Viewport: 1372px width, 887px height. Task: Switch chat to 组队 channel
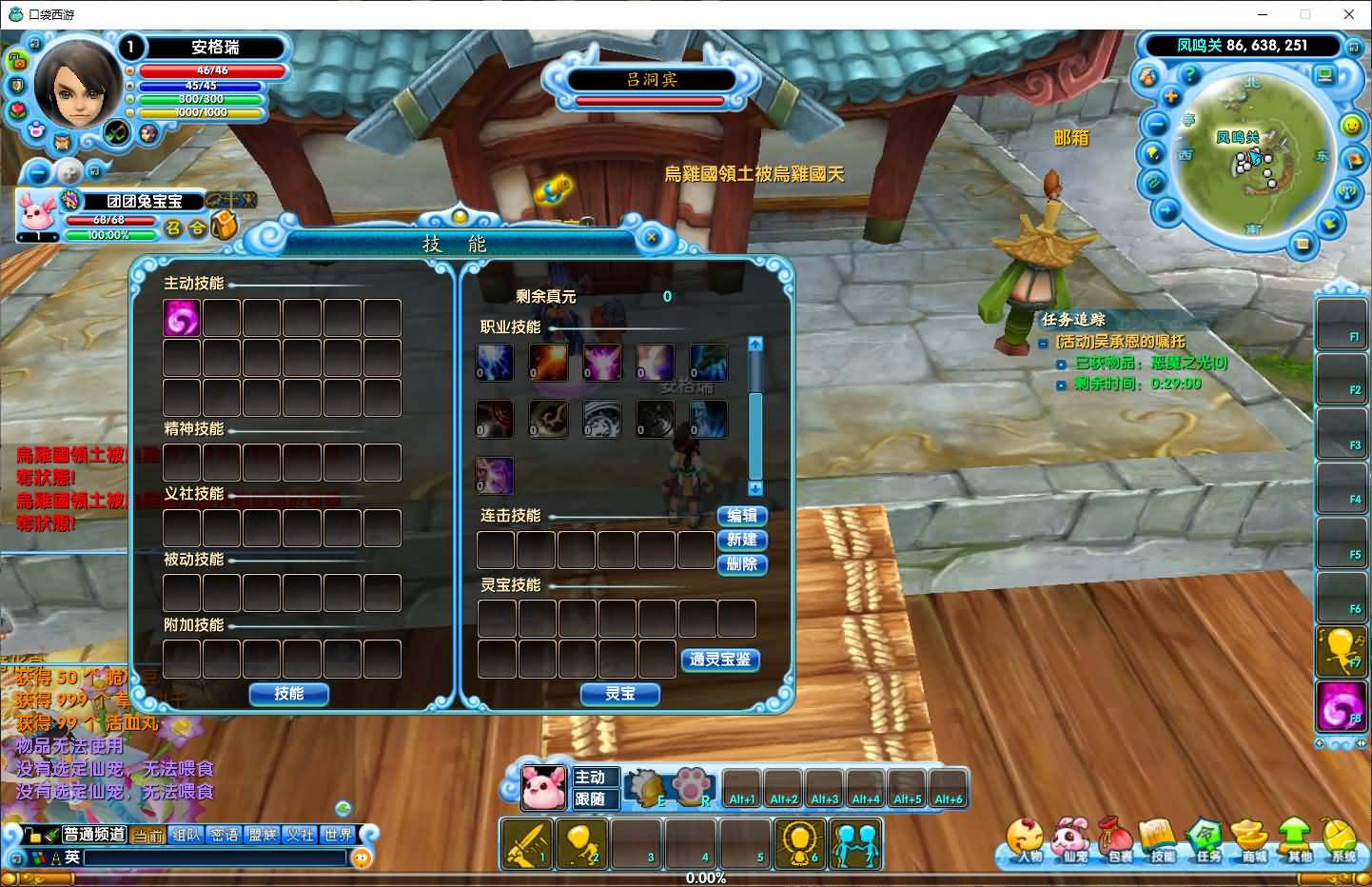coord(186,835)
